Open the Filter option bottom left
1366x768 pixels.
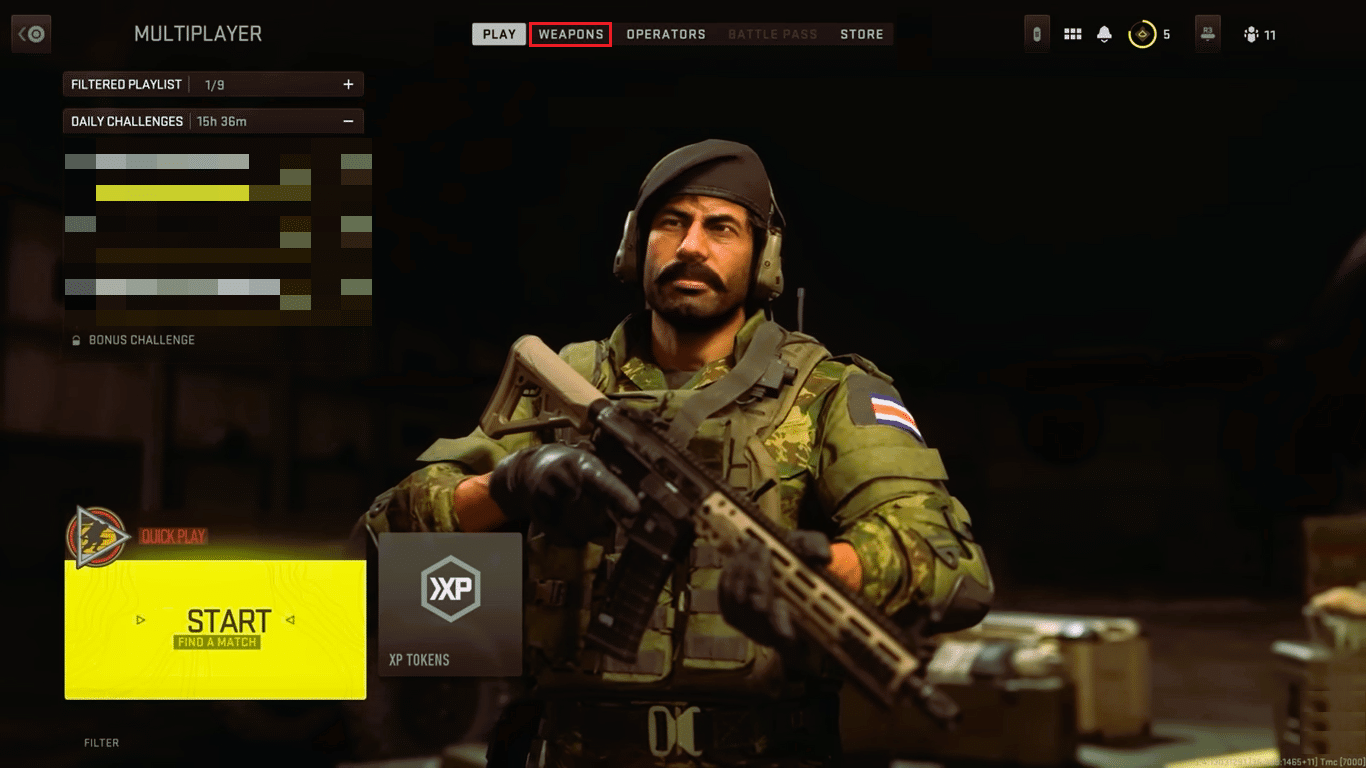coord(101,742)
